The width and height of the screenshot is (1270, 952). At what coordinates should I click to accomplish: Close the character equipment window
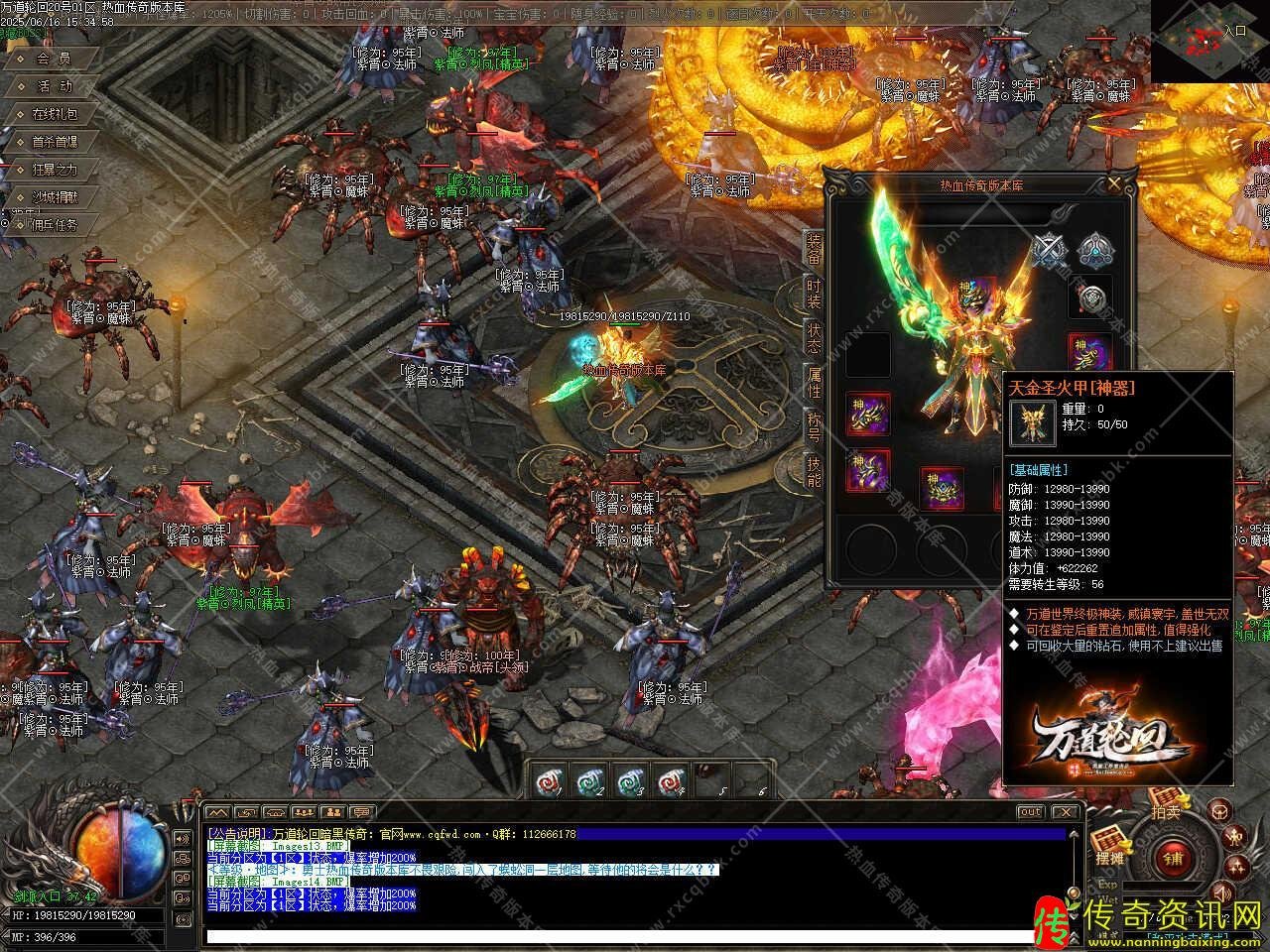coord(1114,184)
